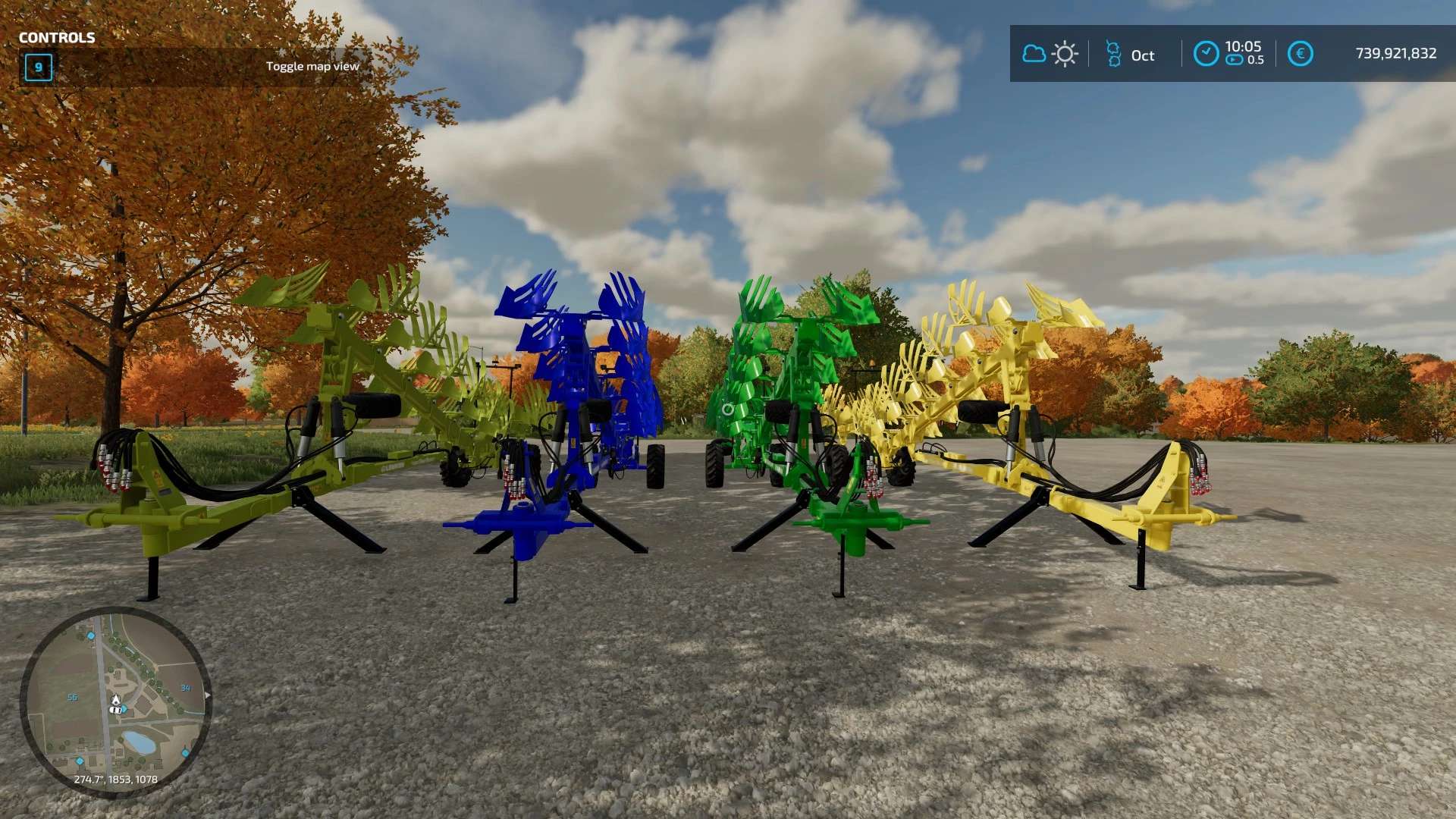Click the clock icon in the HUD
Image resolution: width=1456 pixels, height=819 pixels.
tap(1206, 54)
